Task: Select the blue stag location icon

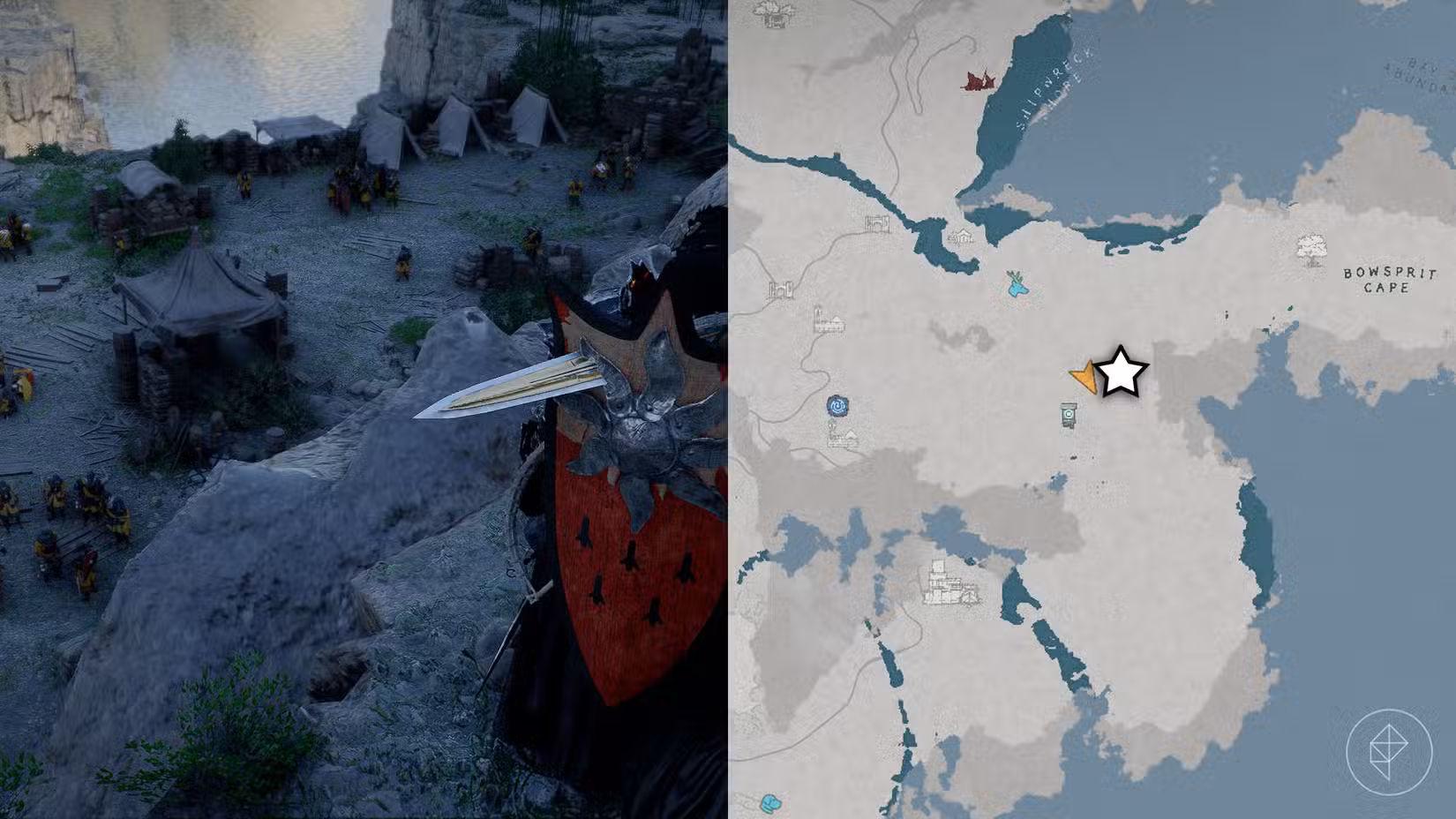Action: click(x=1017, y=286)
